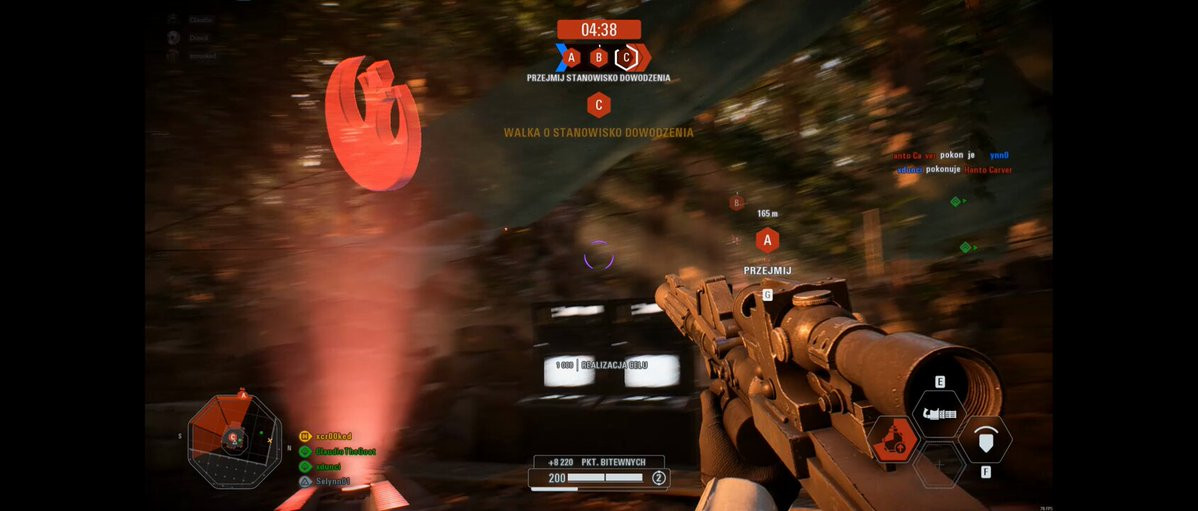Click the large contested C objective hexagon
This screenshot has height=511, width=1198.
[x=599, y=104]
